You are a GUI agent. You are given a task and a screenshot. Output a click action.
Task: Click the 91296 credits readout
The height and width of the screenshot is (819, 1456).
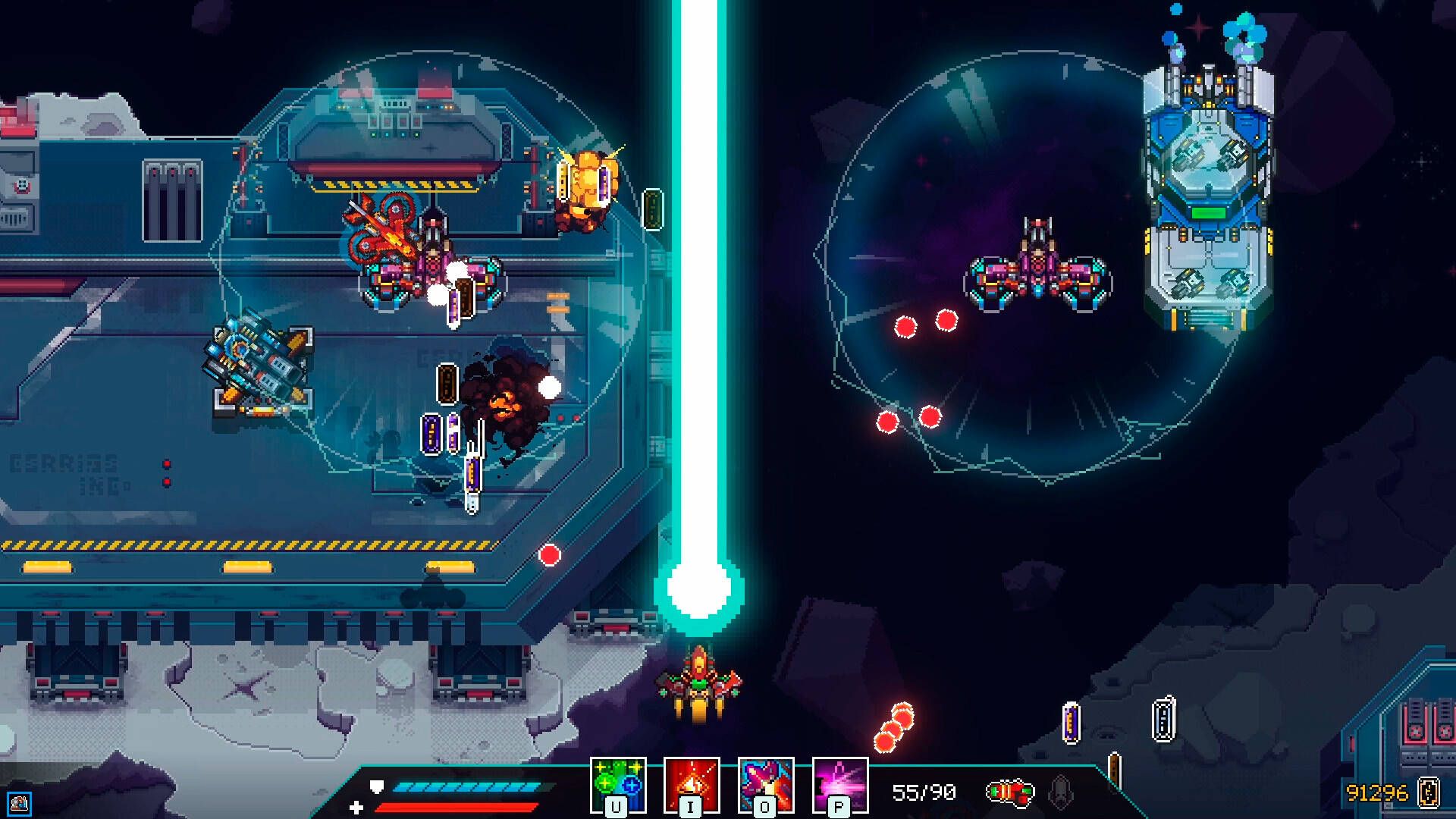pyautogui.click(x=1377, y=794)
